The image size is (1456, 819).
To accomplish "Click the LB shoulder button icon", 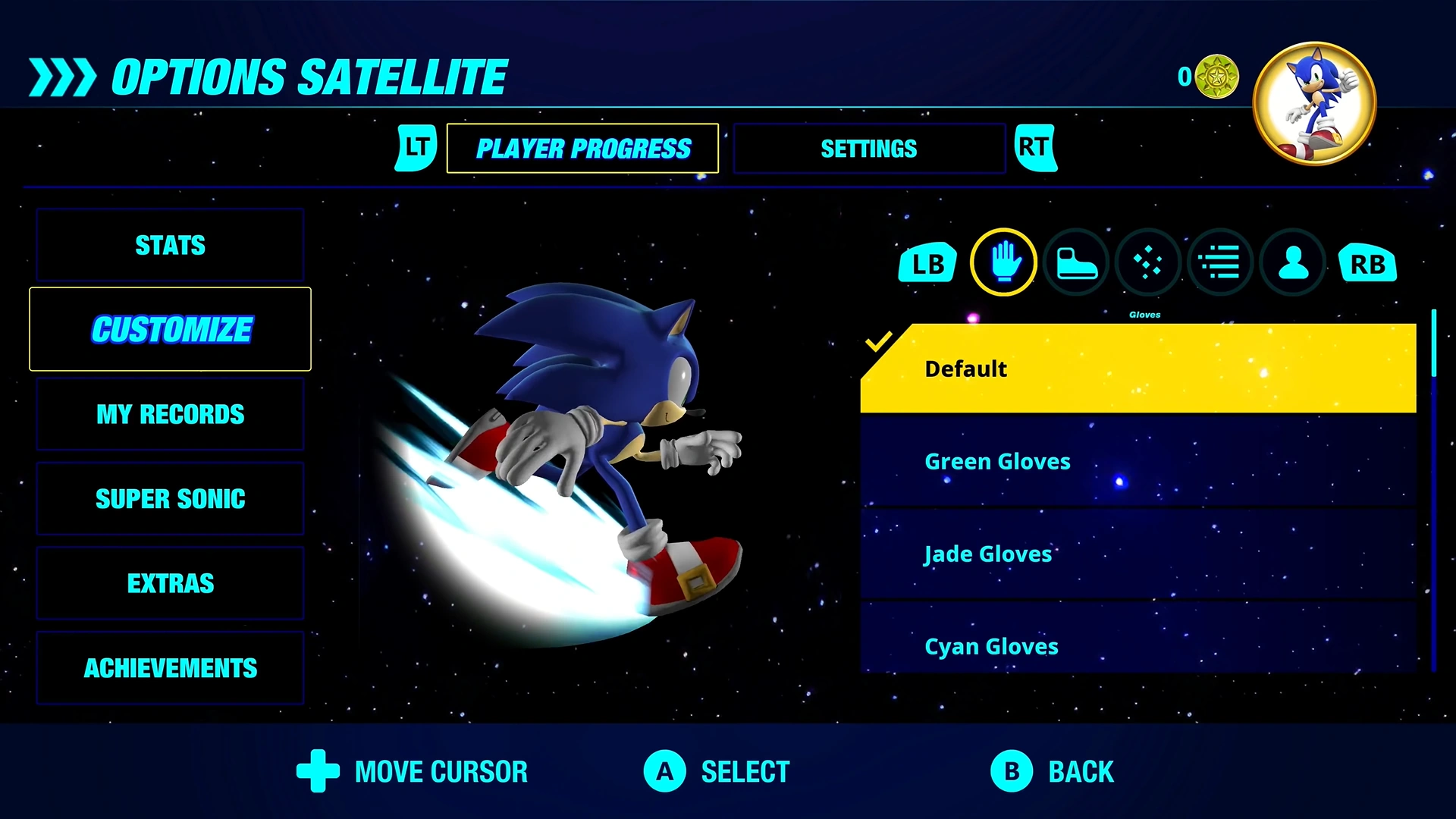I will (x=927, y=262).
